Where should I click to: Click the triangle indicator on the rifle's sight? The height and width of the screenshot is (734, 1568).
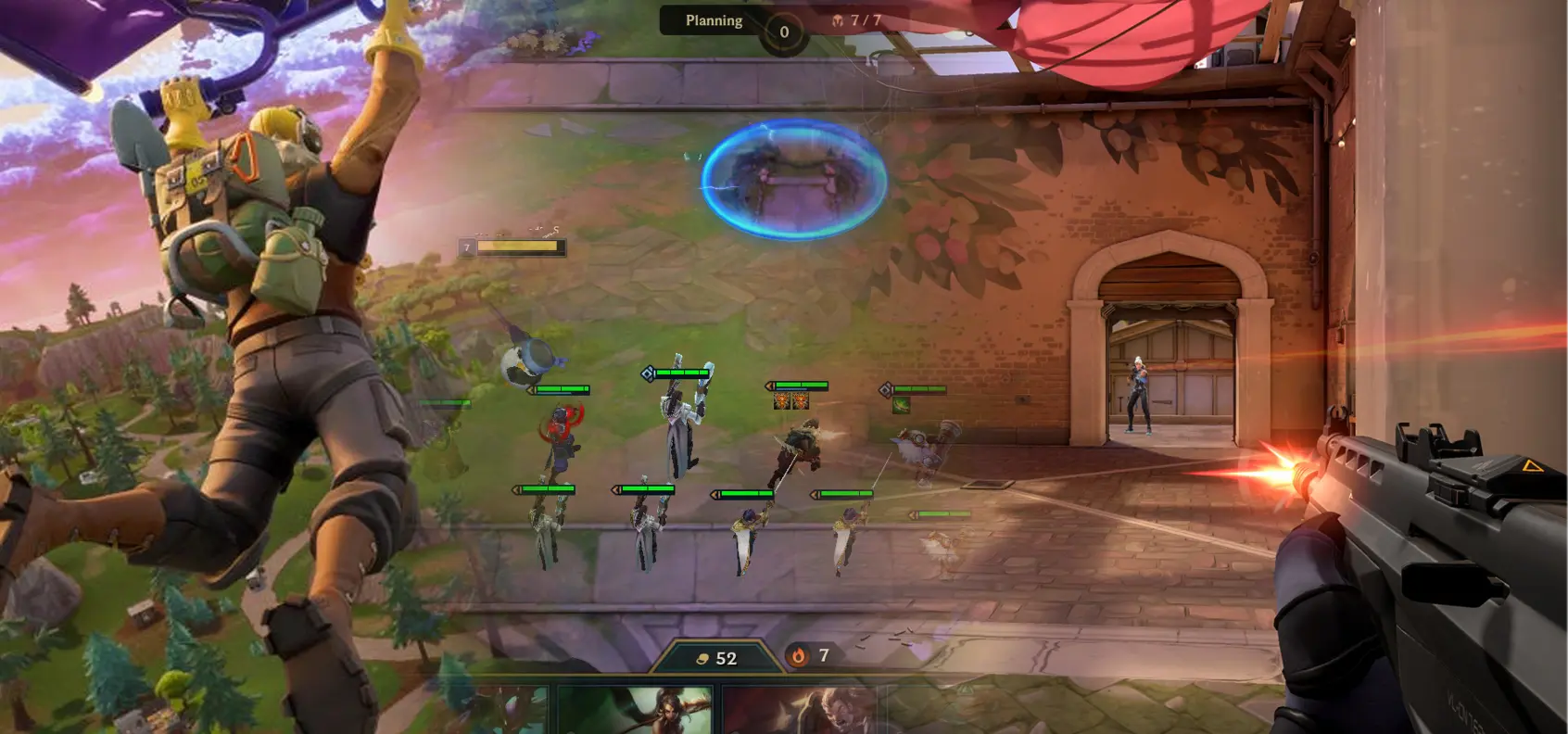click(1533, 466)
